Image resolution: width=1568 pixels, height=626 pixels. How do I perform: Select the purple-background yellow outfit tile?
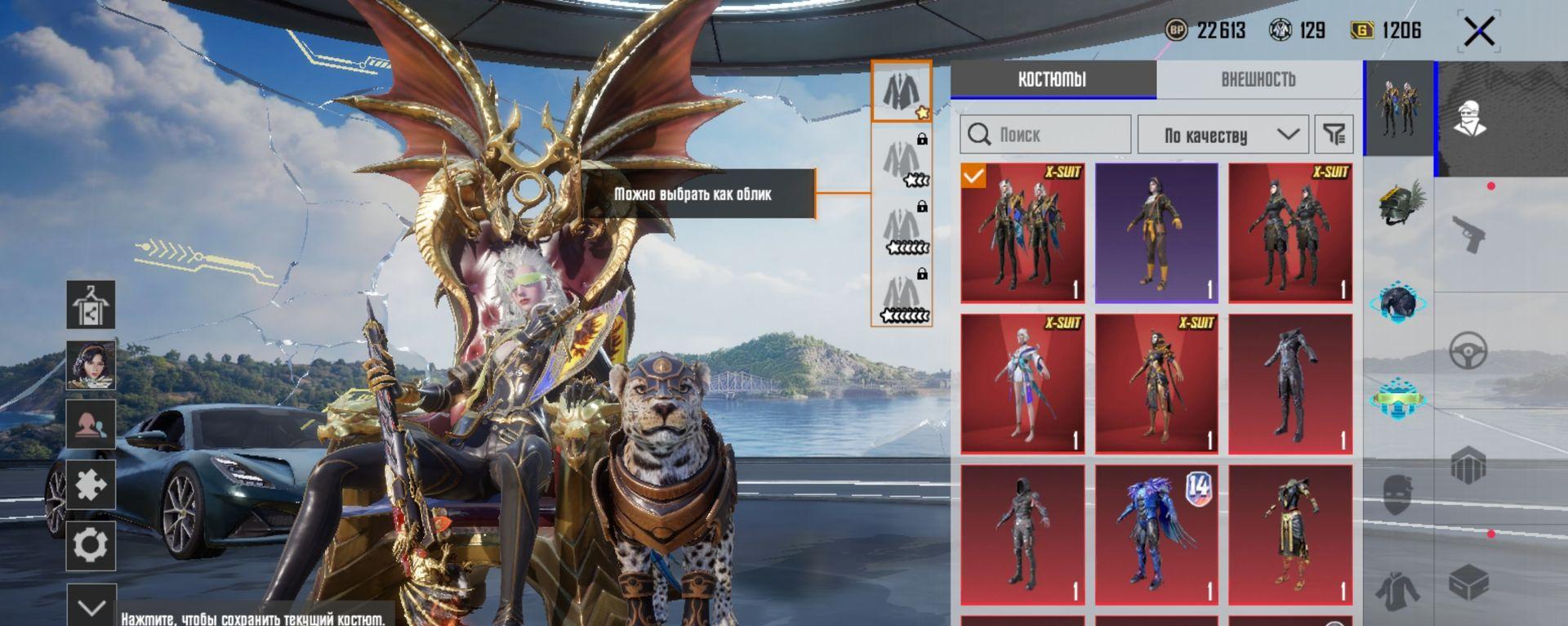[x=1156, y=233]
